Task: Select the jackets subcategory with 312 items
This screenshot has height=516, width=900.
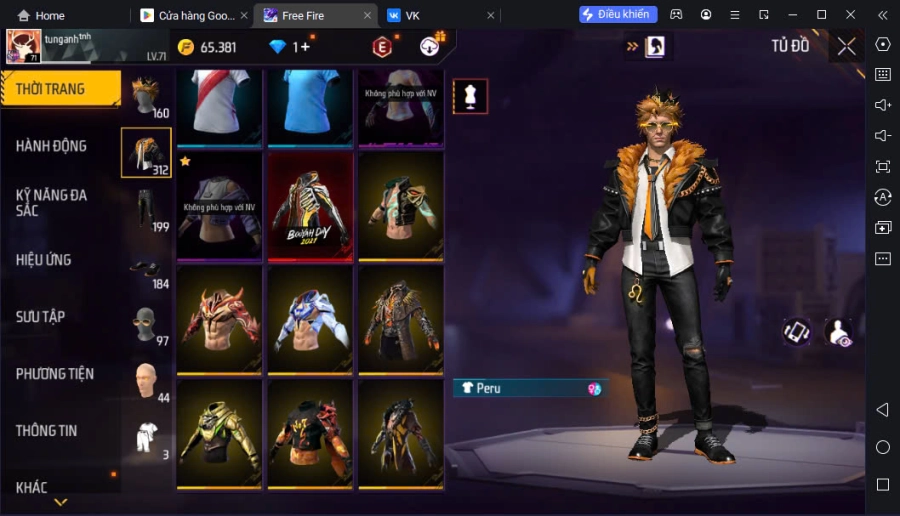Action: [146, 153]
